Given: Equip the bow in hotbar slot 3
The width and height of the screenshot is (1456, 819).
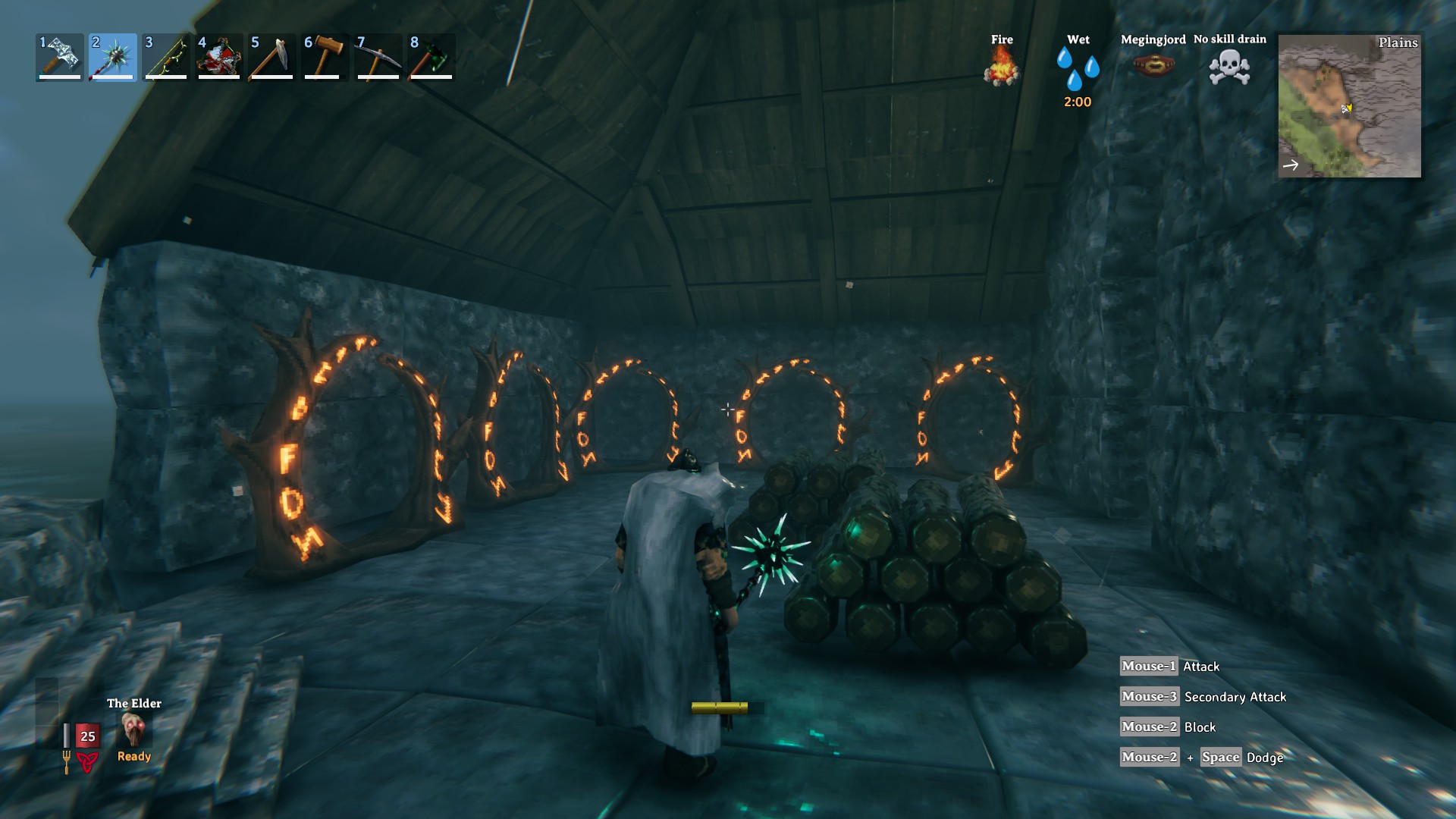Looking at the screenshot, I should pos(166,57).
